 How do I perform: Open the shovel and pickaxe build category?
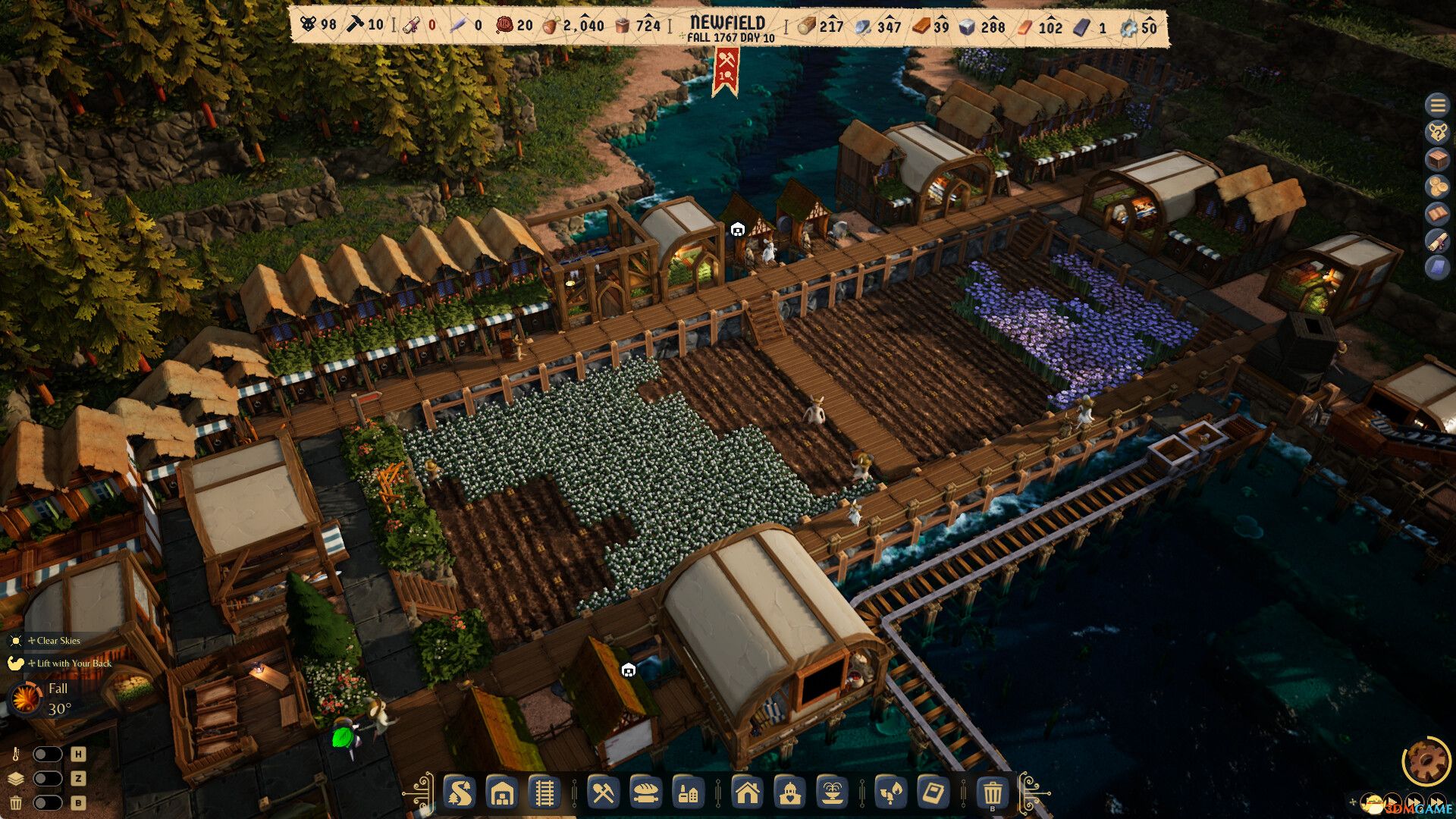(603, 793)
